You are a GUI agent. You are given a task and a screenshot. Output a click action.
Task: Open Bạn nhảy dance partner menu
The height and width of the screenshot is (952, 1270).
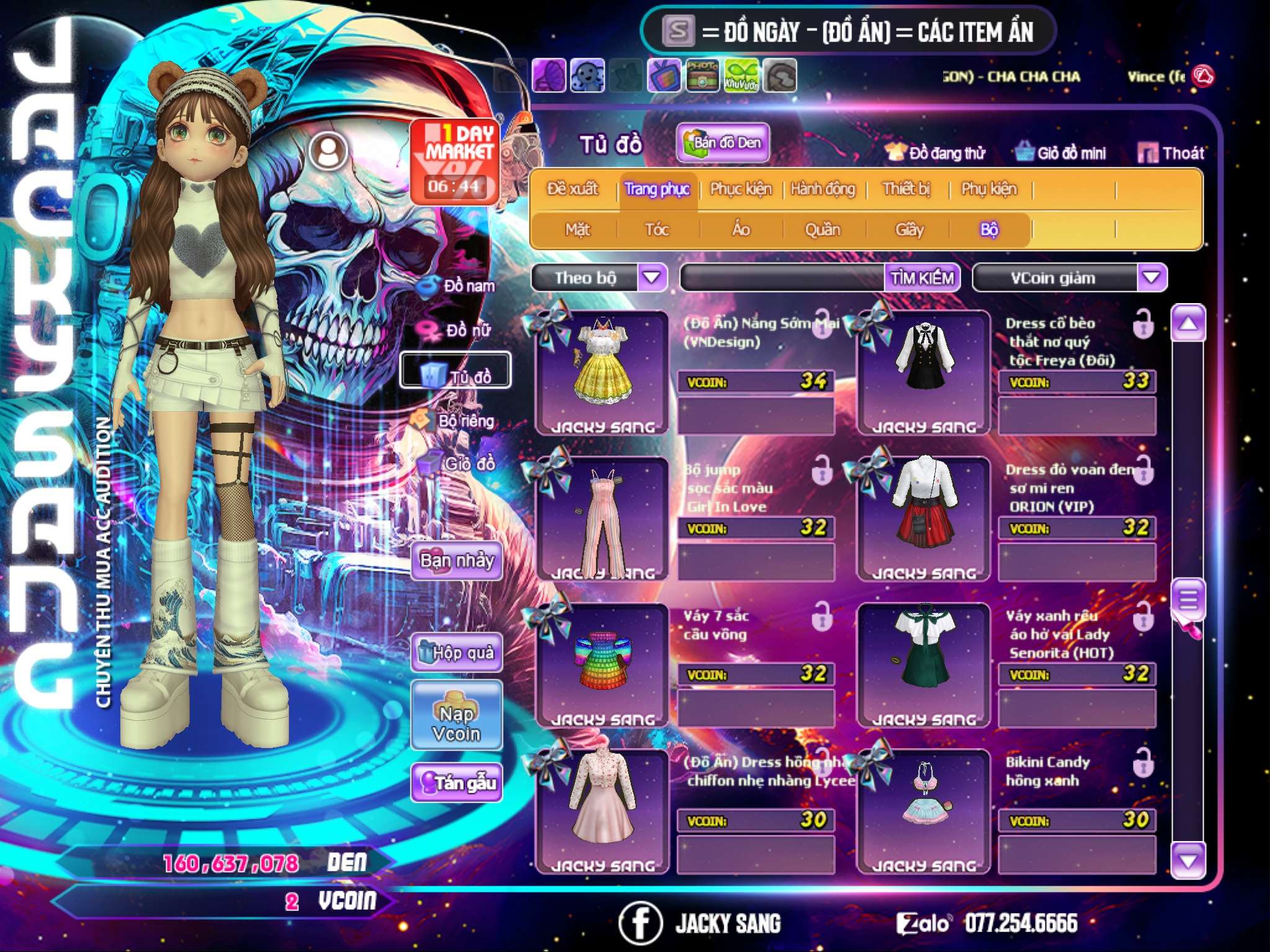[456, 561]
